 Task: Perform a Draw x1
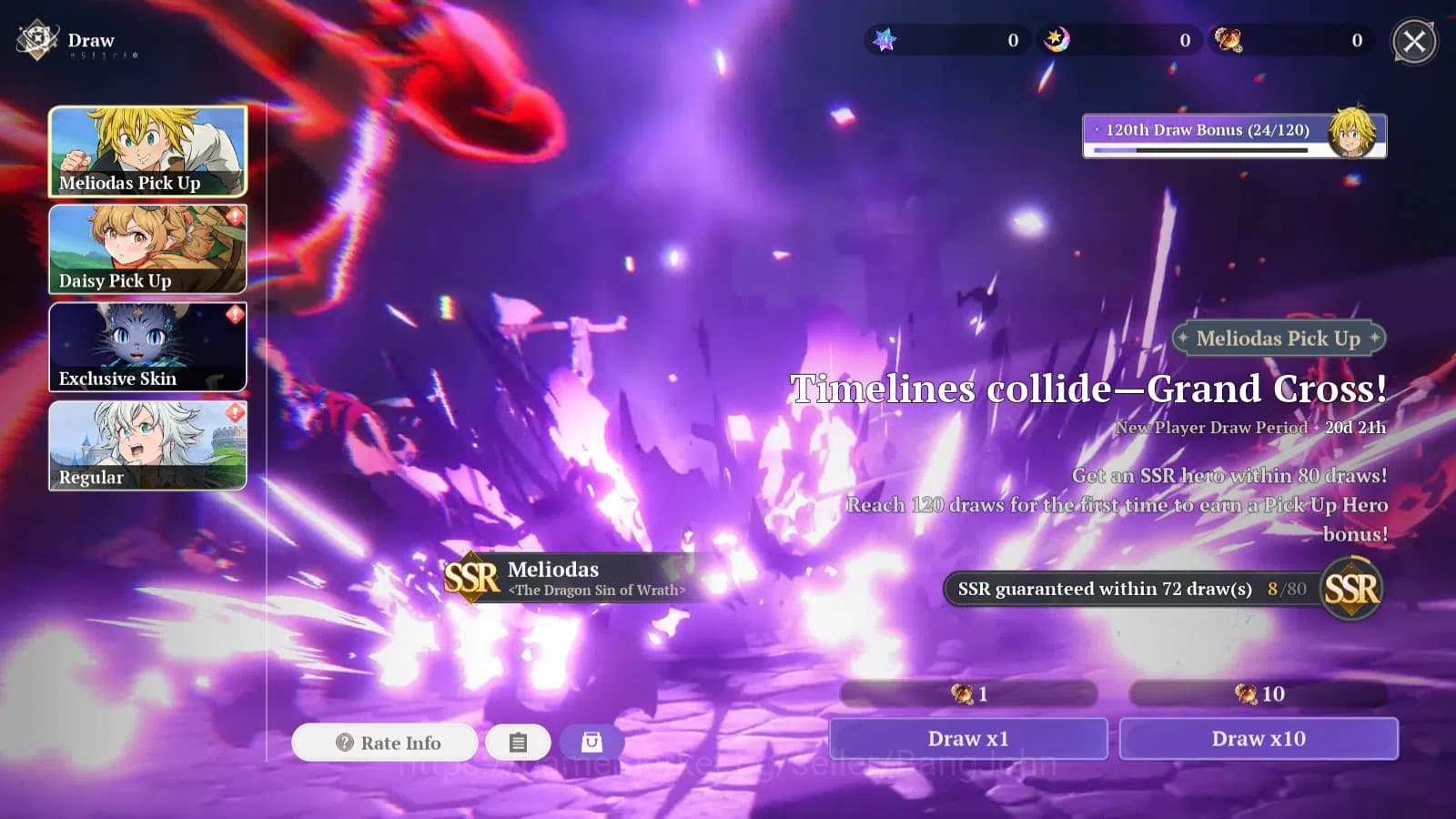click(x=968, y=738)
